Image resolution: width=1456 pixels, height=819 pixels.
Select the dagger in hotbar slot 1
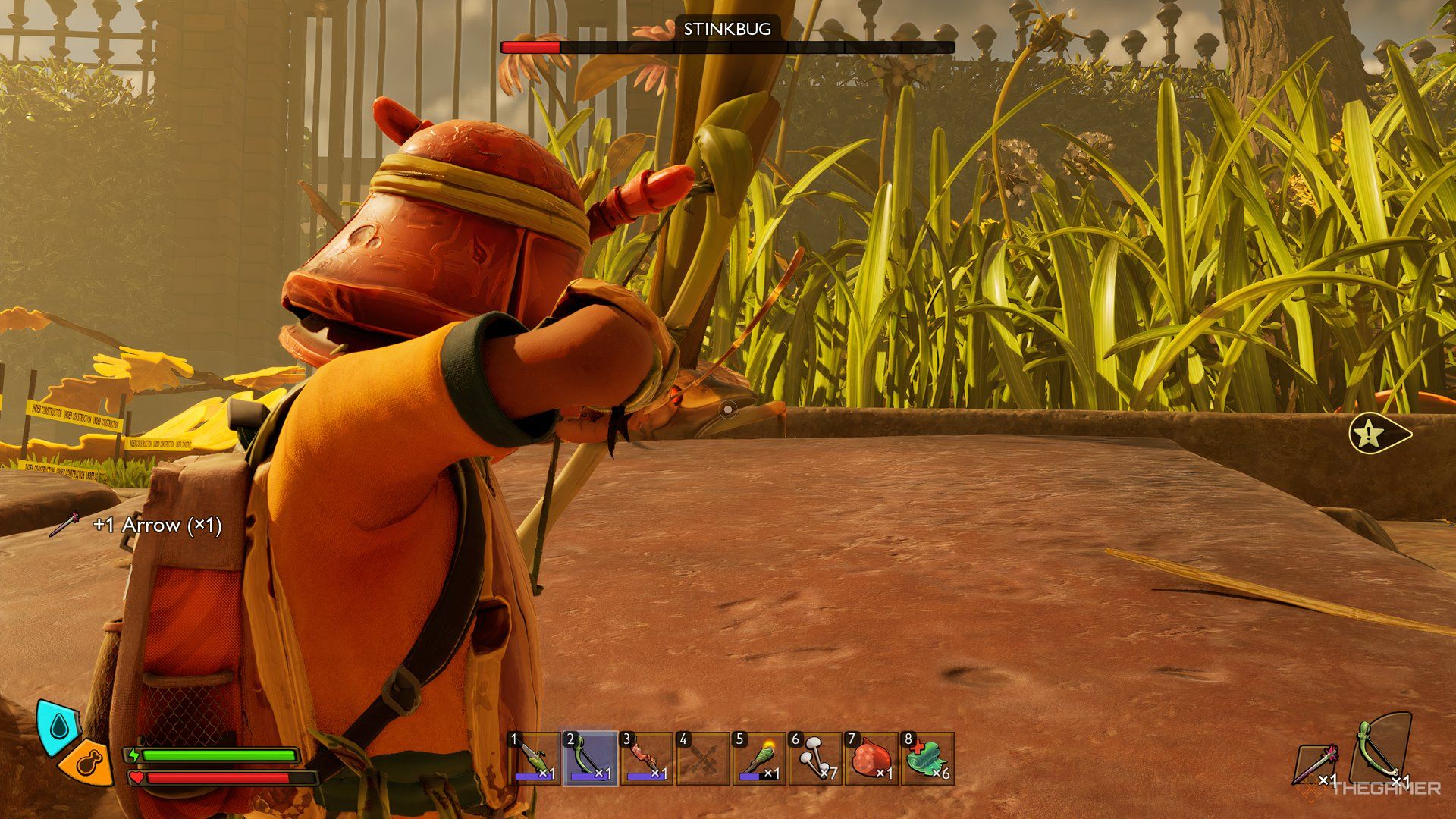click(534, 758)
